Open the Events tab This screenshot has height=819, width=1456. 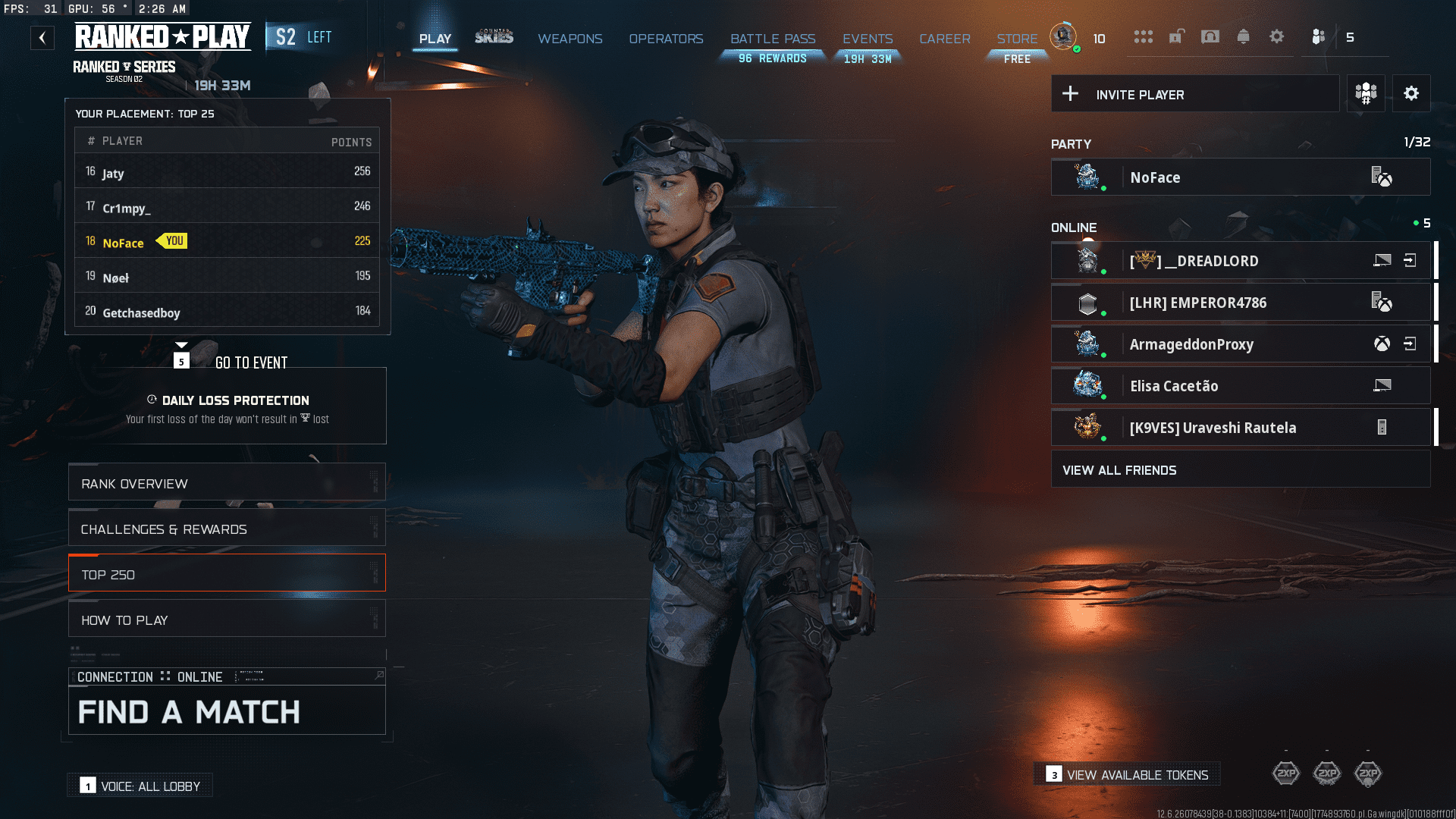point(868,39)
